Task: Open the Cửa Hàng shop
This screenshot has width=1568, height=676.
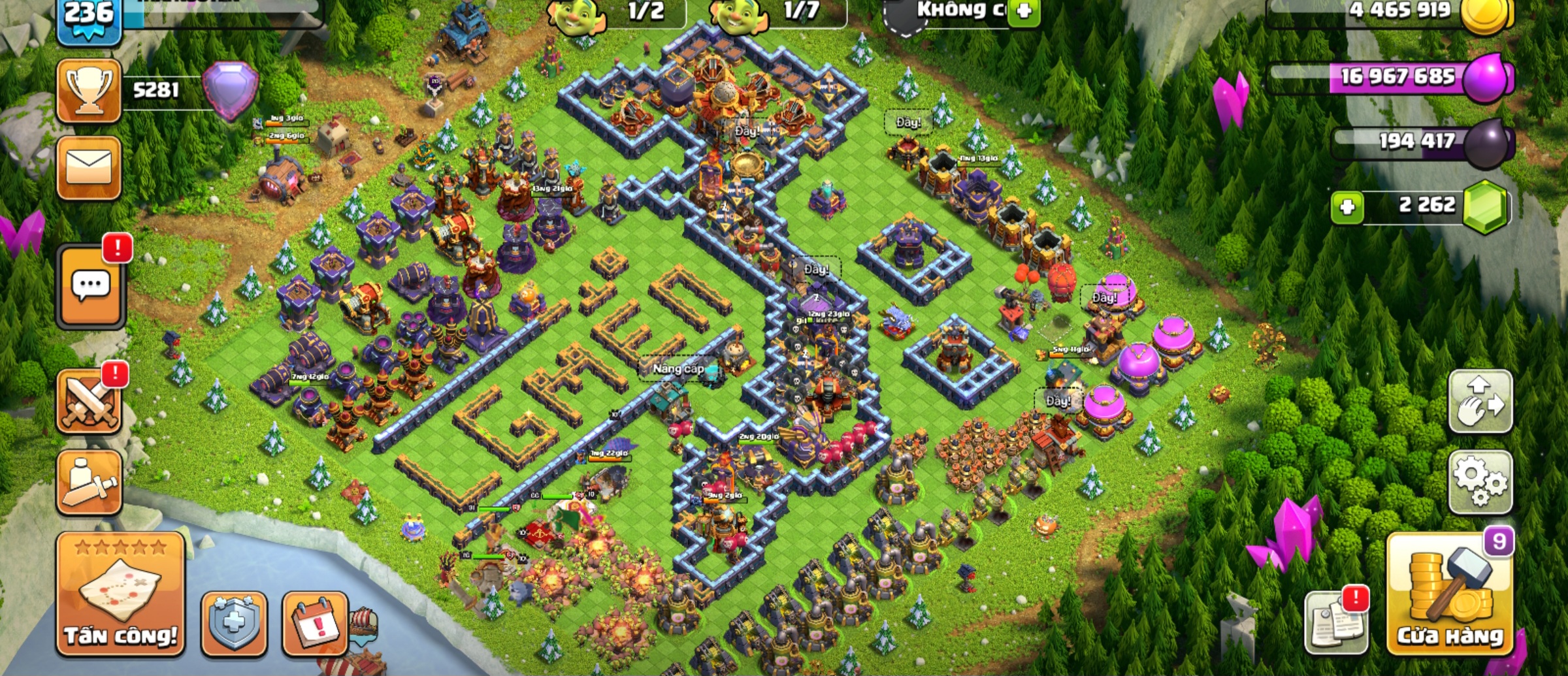Action: [1450, 596]
